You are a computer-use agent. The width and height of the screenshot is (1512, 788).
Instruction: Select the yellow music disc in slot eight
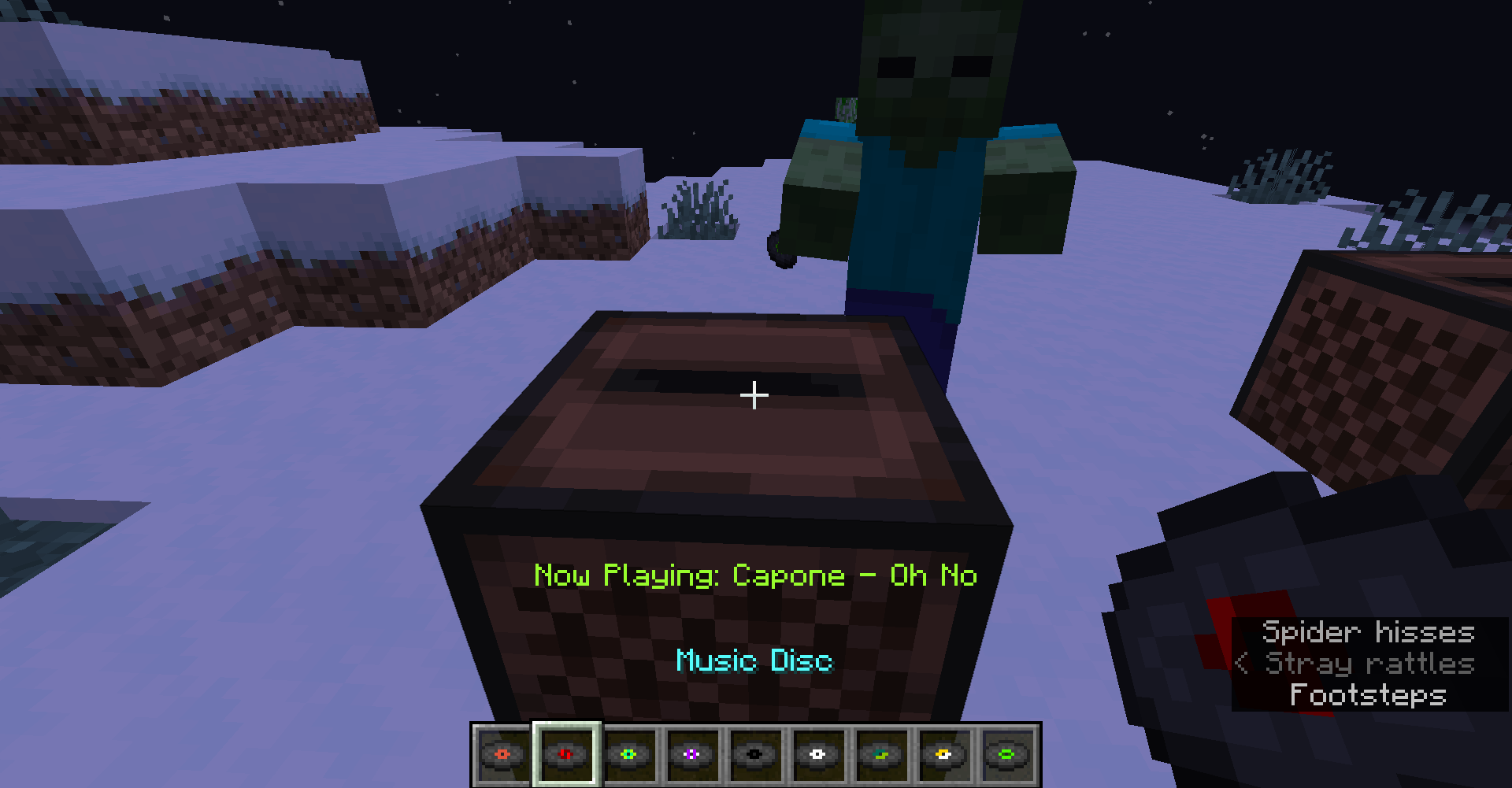943,753
